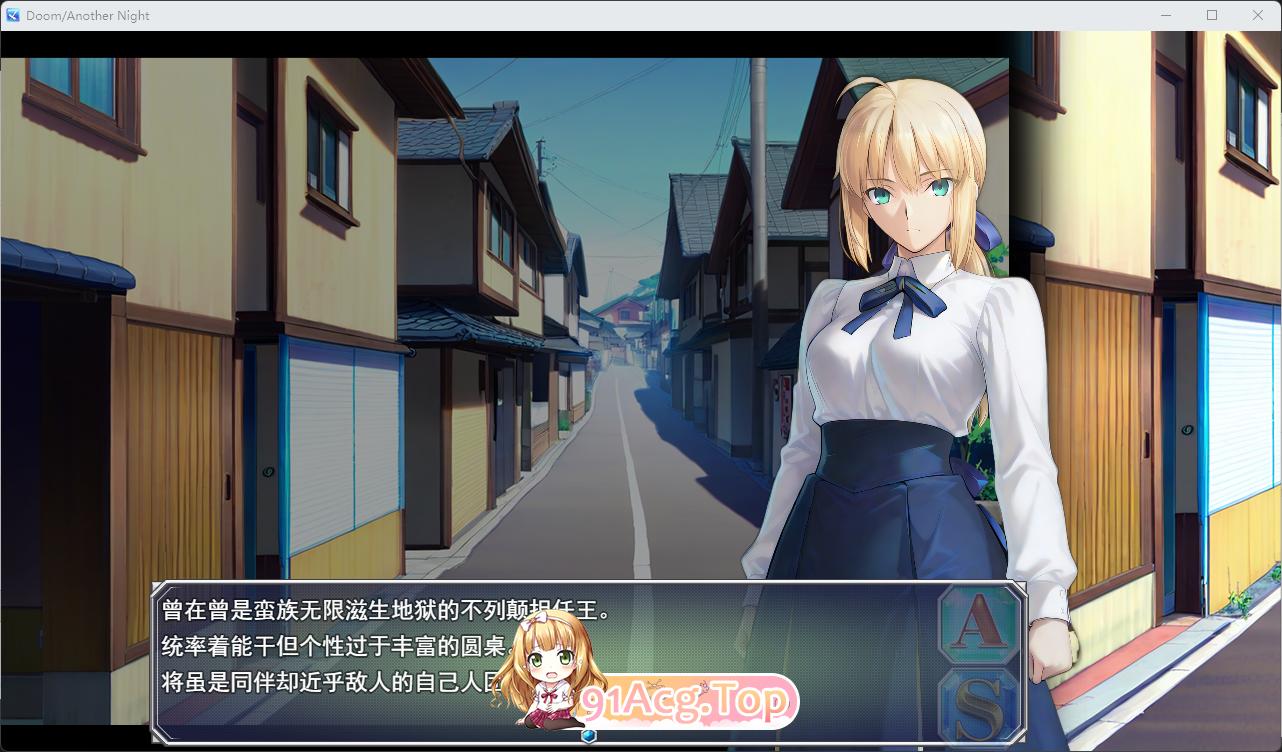Screen dimensions: 1282x752
Task: Click the Doom/Another Night app icon in titlebar
Action: tap(11, 15)
